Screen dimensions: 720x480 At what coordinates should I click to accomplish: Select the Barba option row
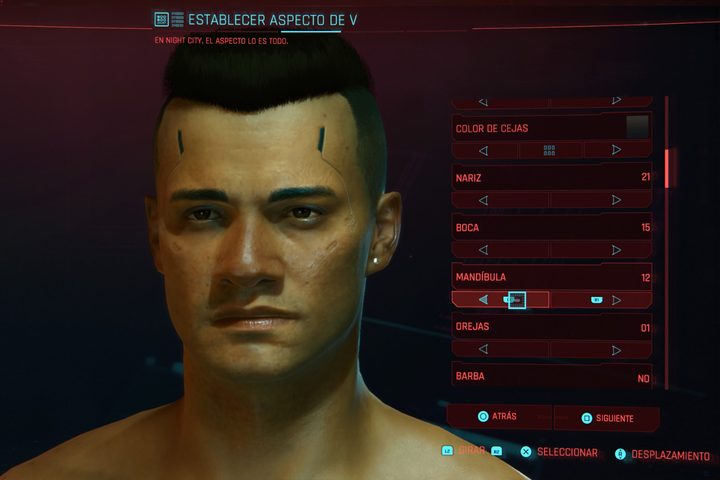point(551,377)
